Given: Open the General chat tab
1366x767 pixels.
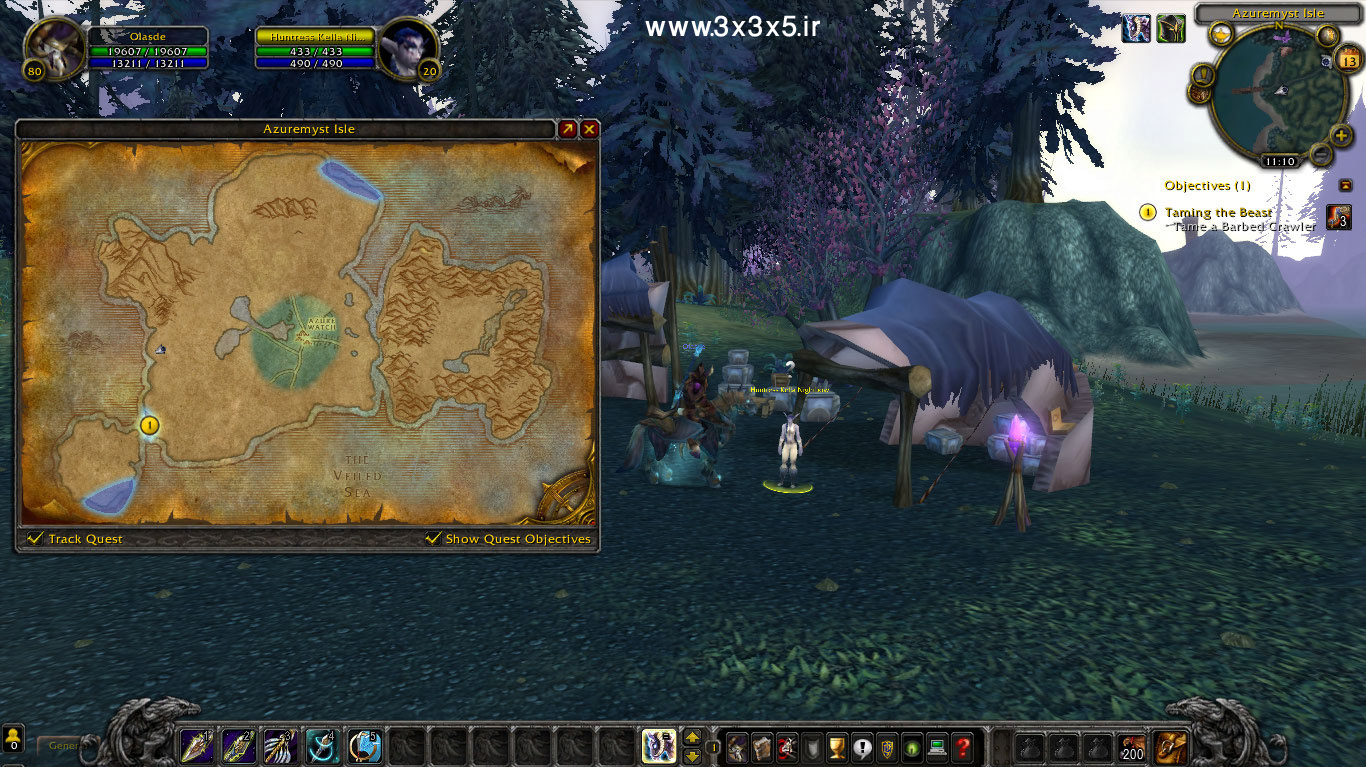Looking at the screenshot, I should coord(62,746).
